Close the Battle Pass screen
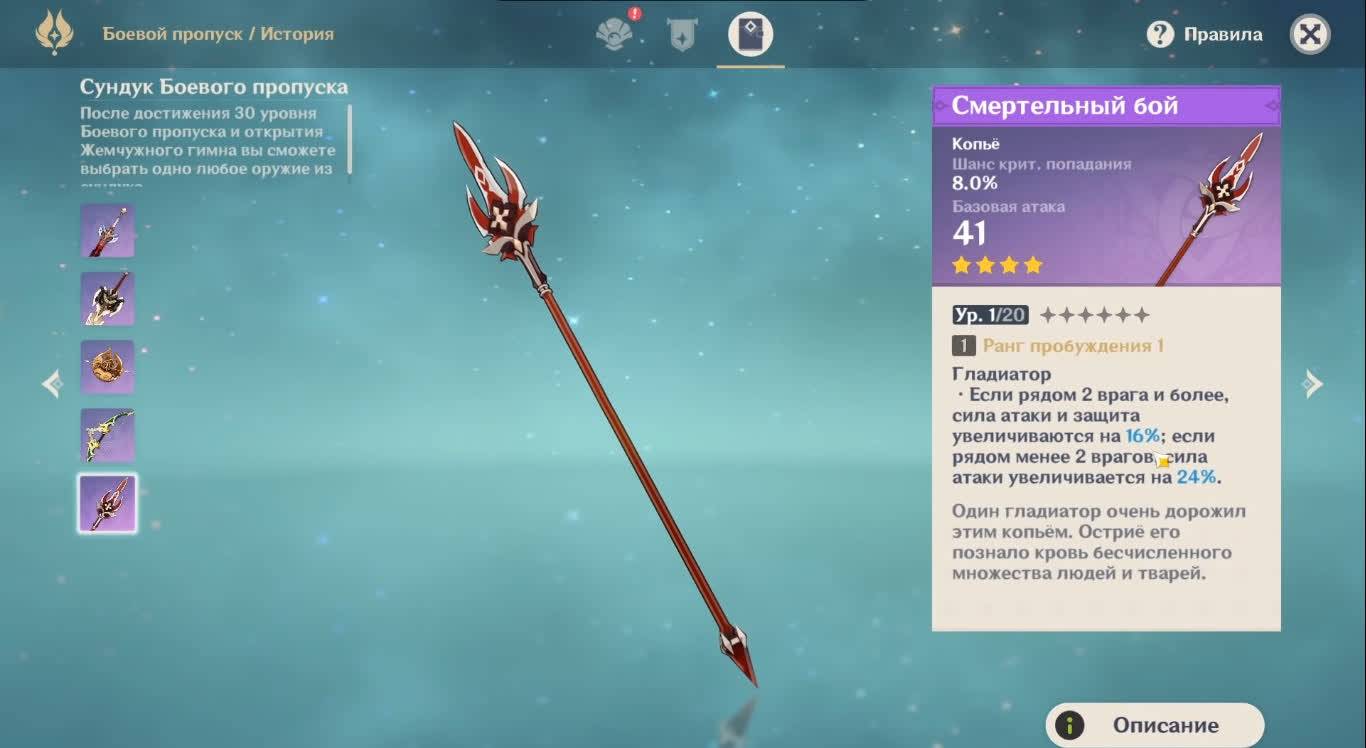Image resolution: width=1366 pixels, height=748 pixels. [1310, 35]
